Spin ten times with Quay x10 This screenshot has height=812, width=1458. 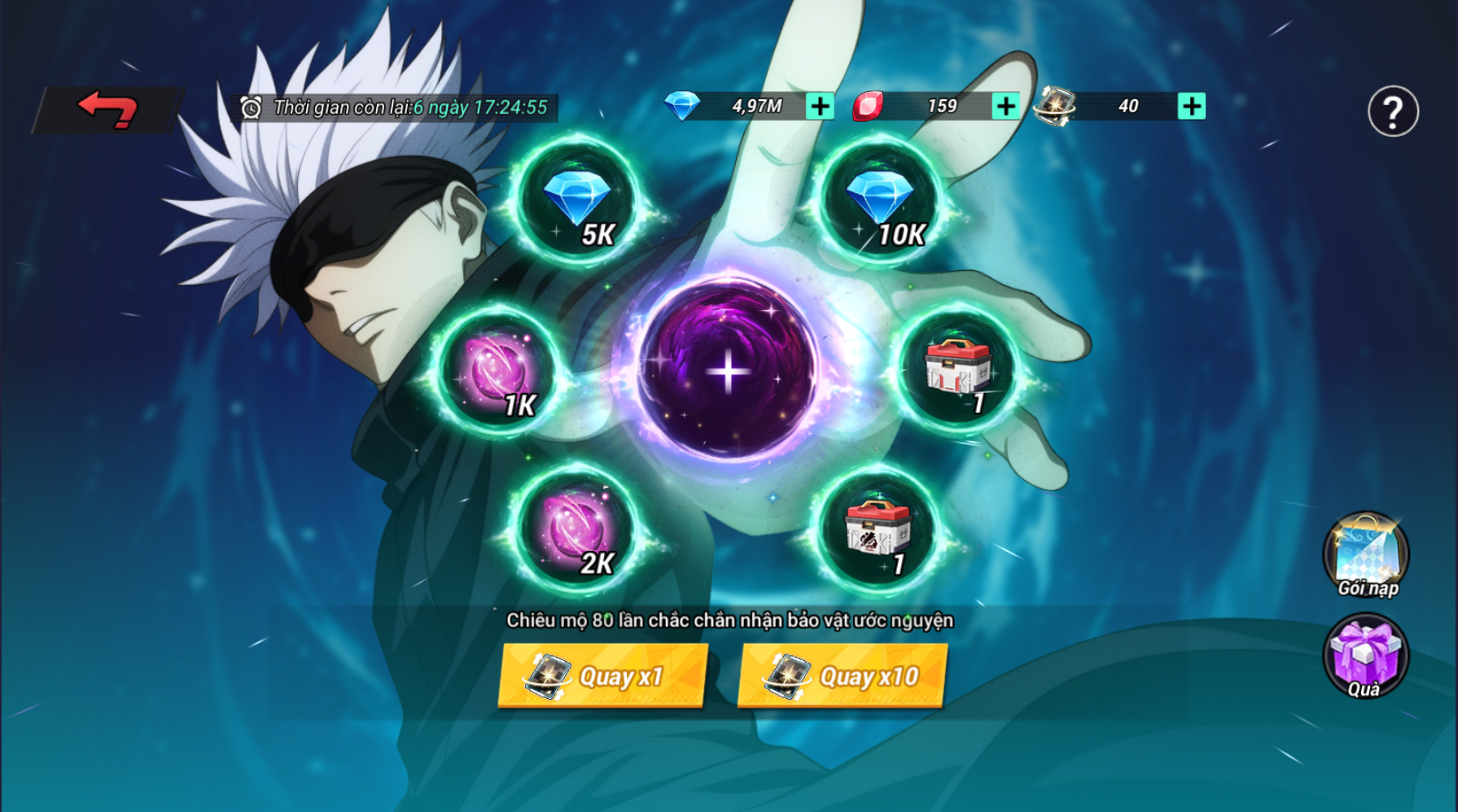point(843,676)
